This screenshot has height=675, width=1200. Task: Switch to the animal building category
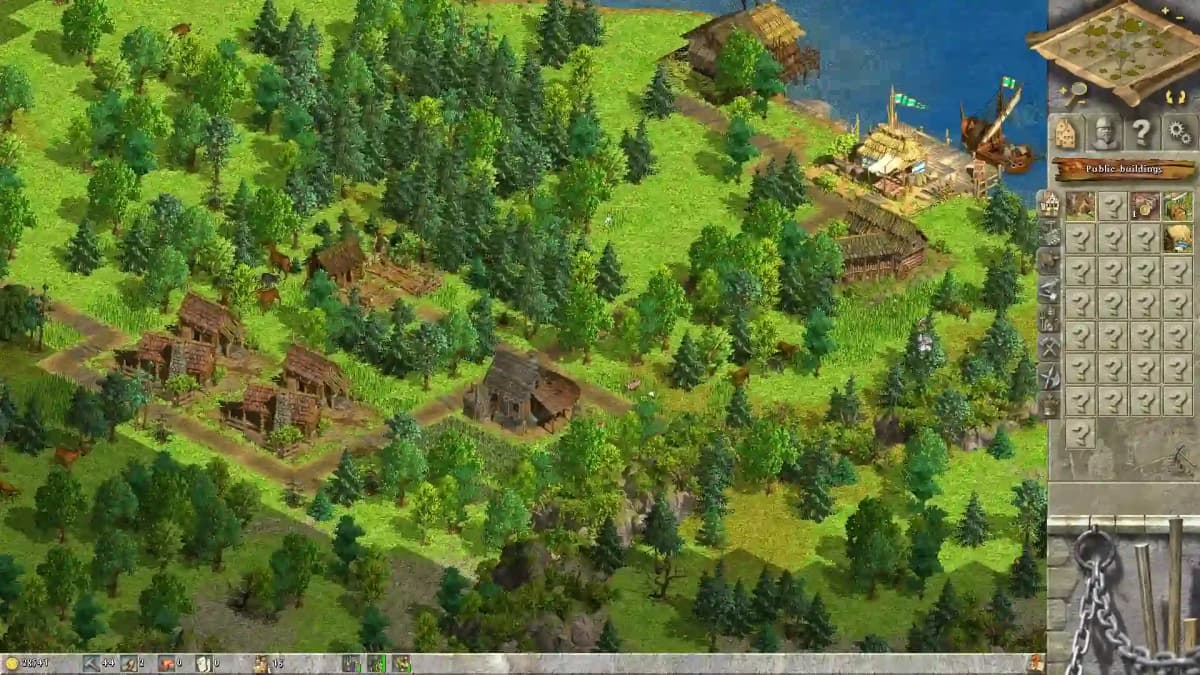click(x=1049, y=261)
